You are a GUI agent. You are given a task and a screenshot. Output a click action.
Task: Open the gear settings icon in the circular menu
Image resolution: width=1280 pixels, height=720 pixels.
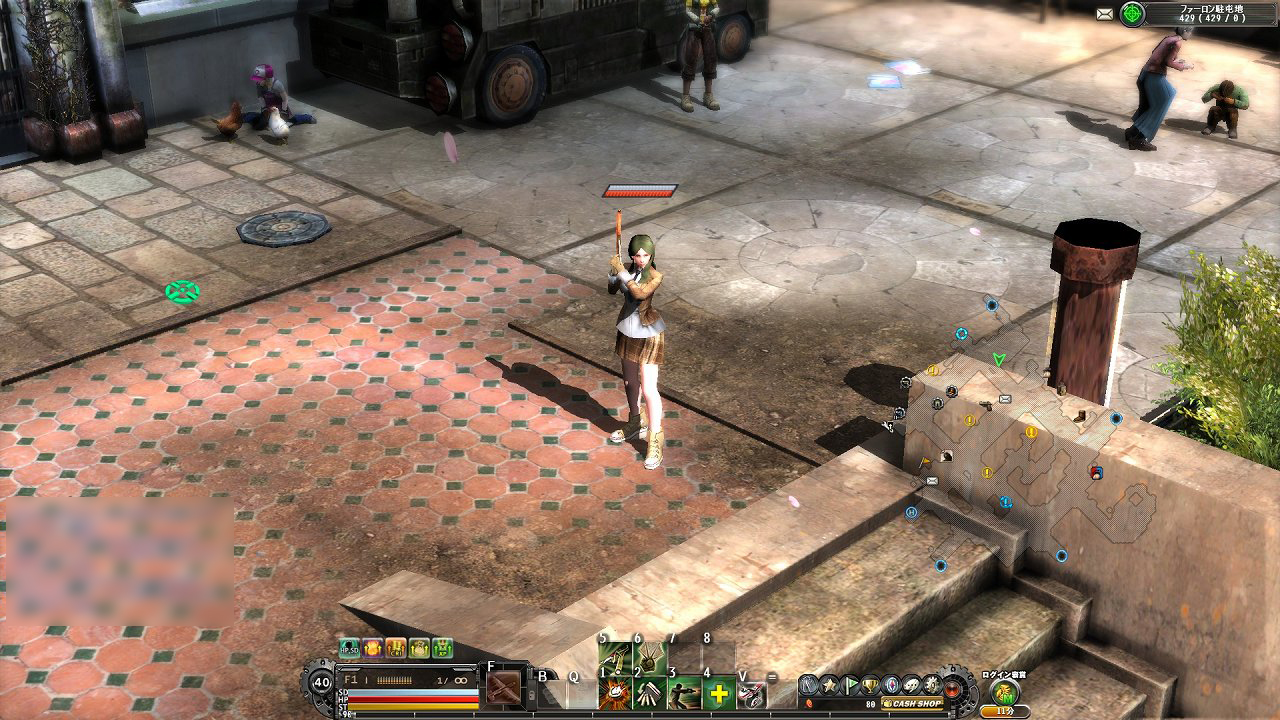[931, 684]
